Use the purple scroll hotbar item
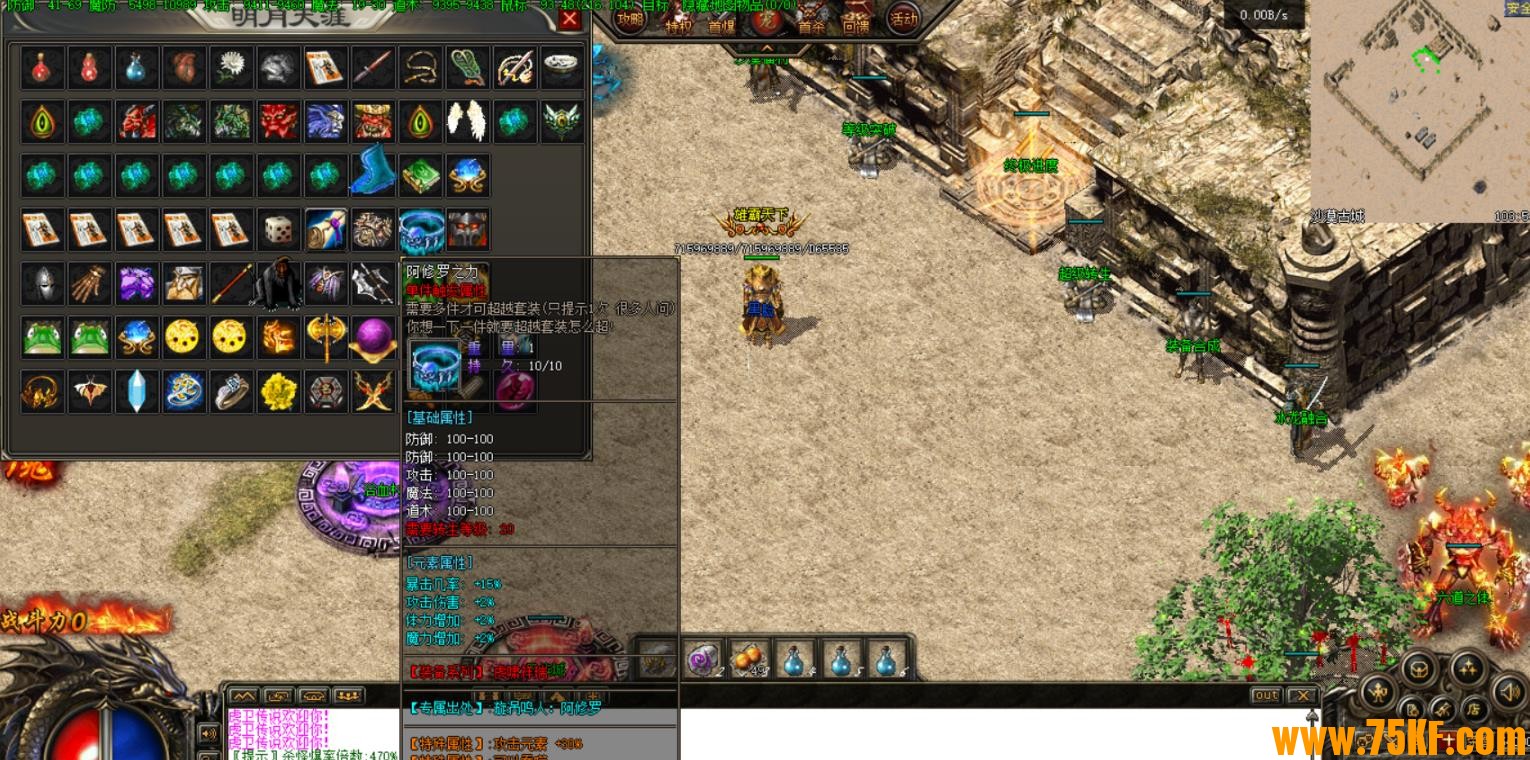The height and width of the screenshot is (760, 1530). tap(704, 658)
